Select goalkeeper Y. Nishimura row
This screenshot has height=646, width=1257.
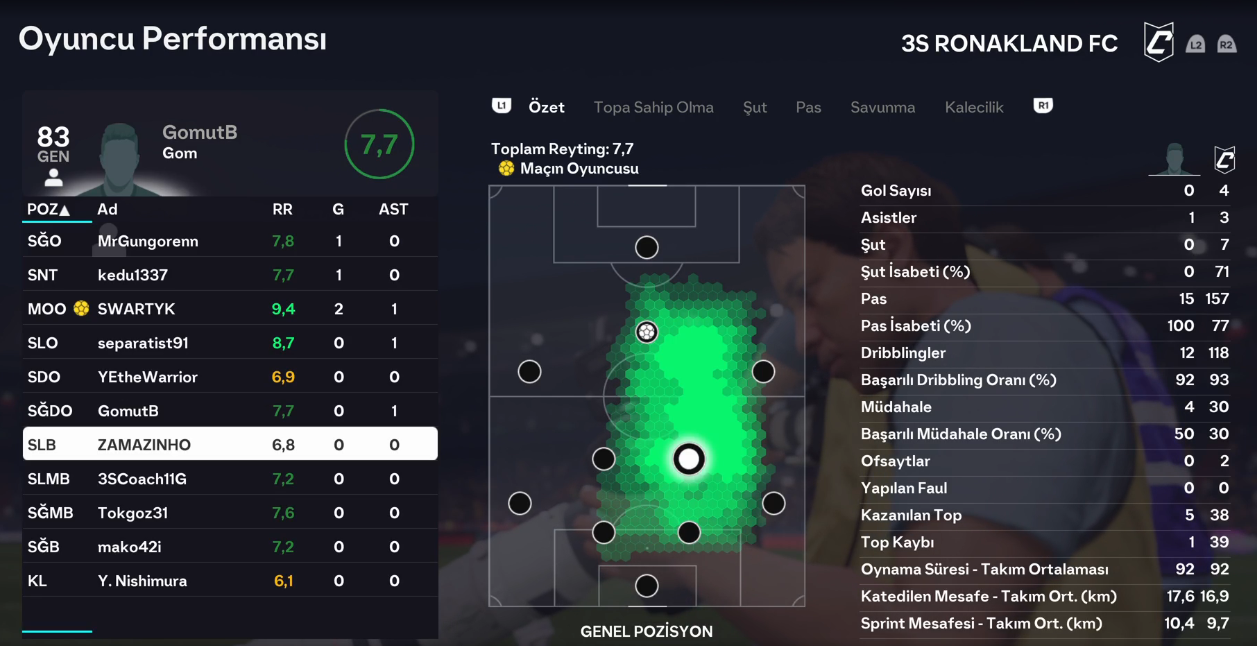(230, 581)
